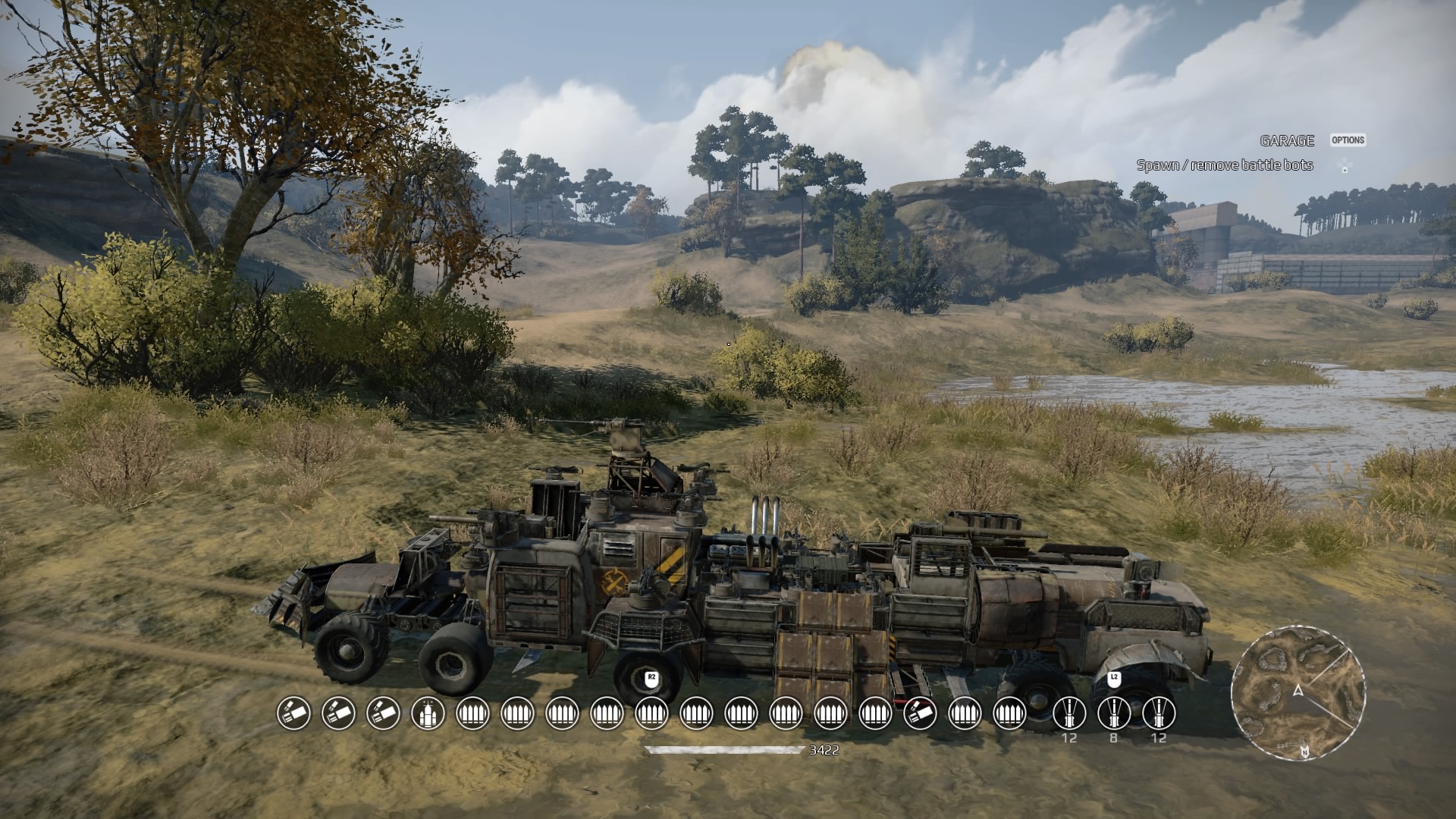The height and width of the screenshot is (819, 1456).
Task: Click the circular minimap
Action: [x=1298, y=692]
